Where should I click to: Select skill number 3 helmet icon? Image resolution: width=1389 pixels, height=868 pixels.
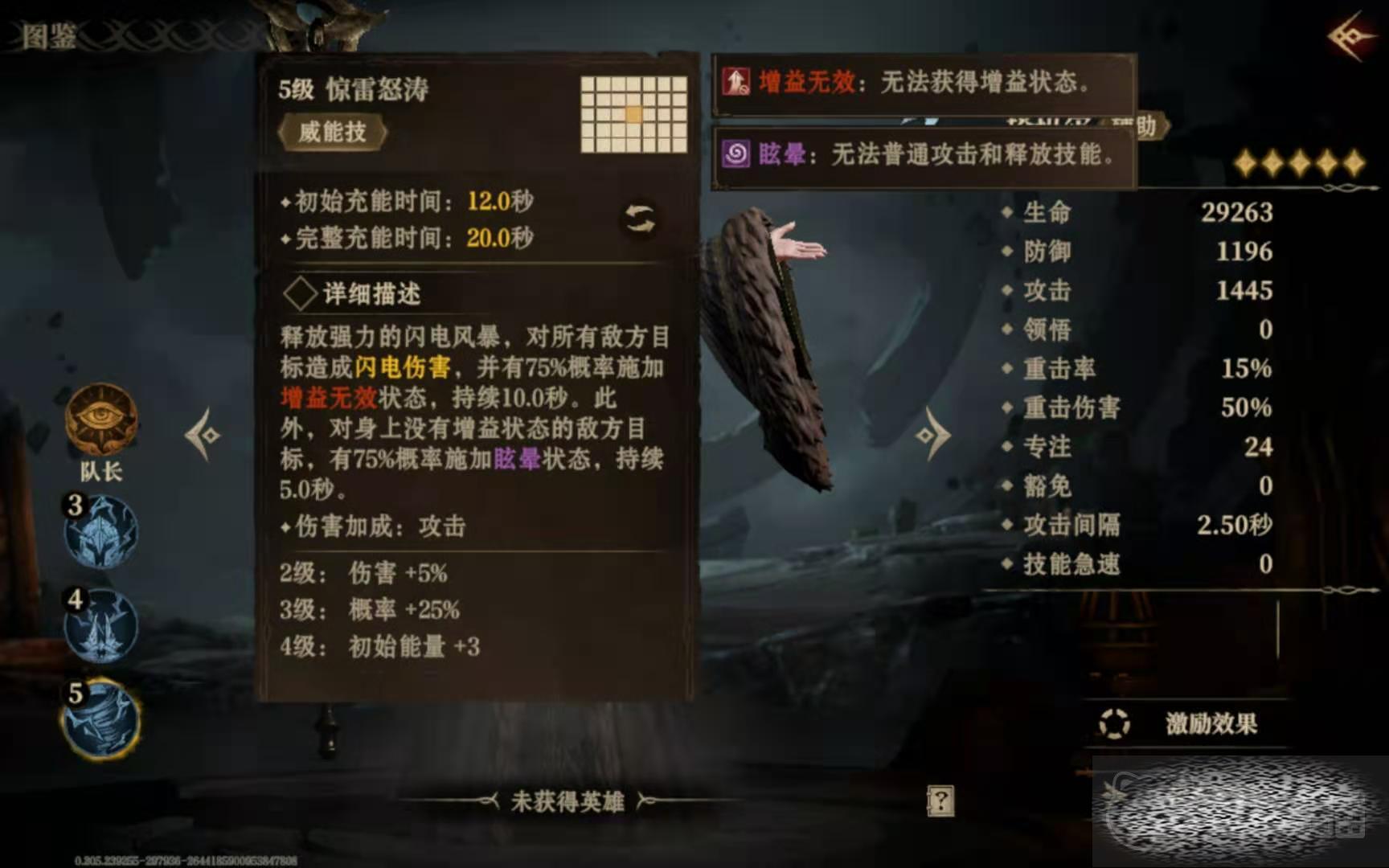[x=102, y=532]
